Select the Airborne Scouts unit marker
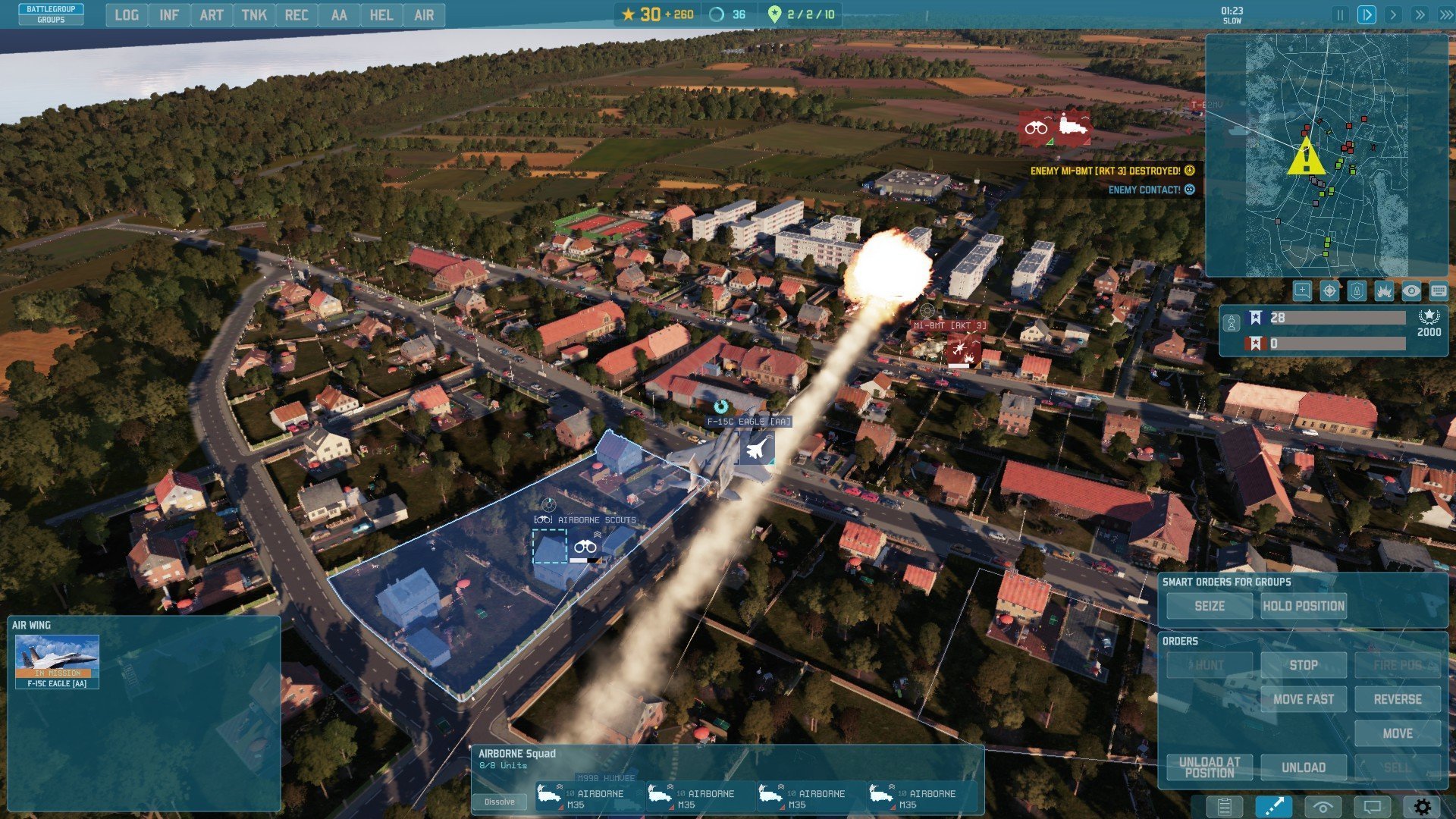 point(585,547)
